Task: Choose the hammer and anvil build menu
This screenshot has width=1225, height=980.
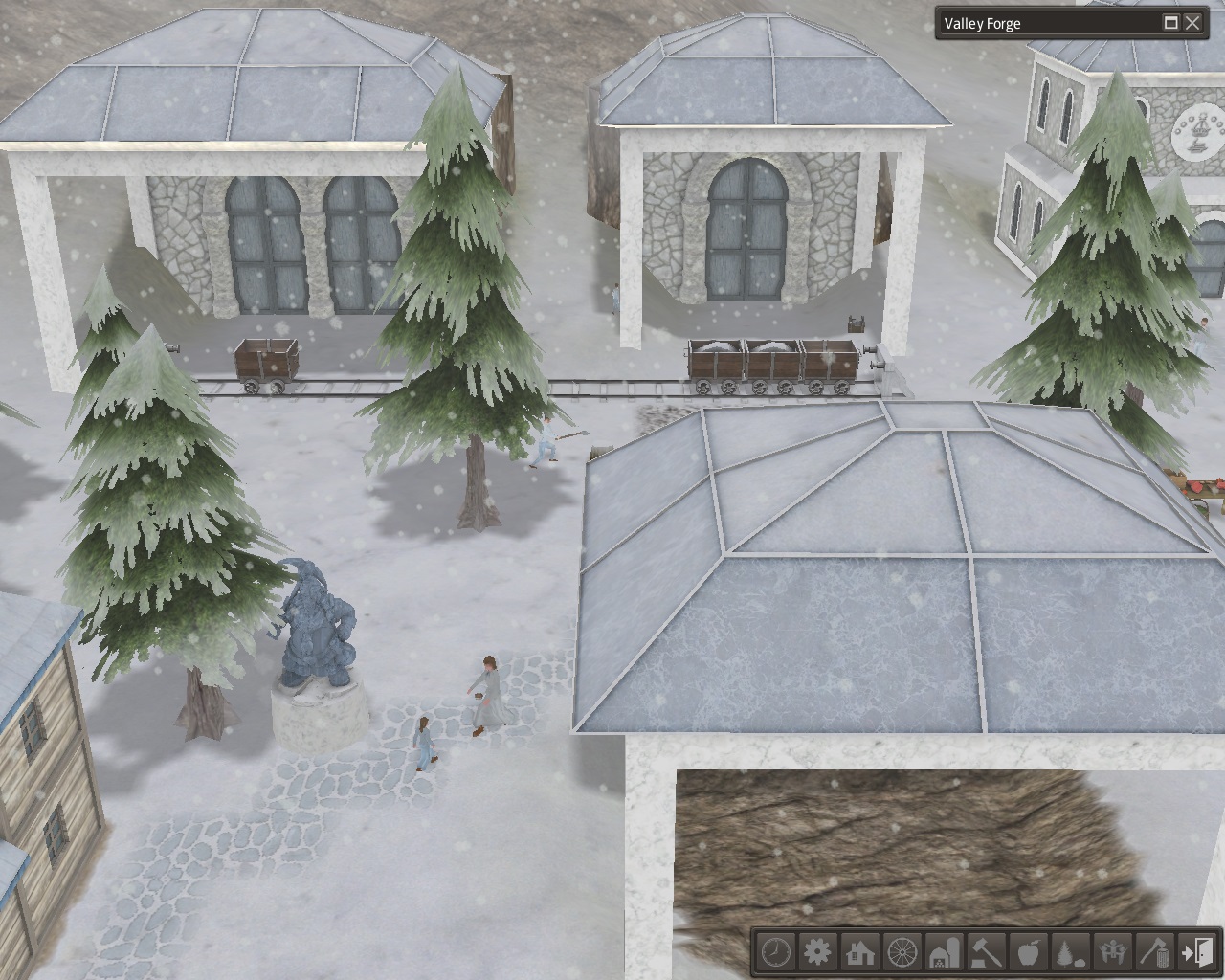Action: pos(987,952)
